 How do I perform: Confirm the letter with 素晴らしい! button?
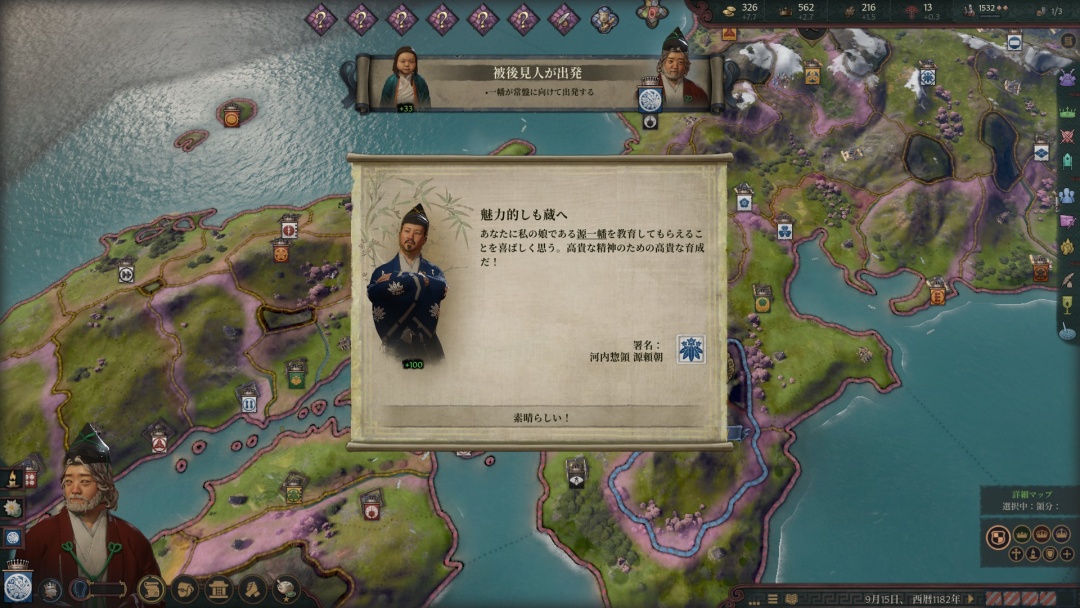tap(541, 417)
